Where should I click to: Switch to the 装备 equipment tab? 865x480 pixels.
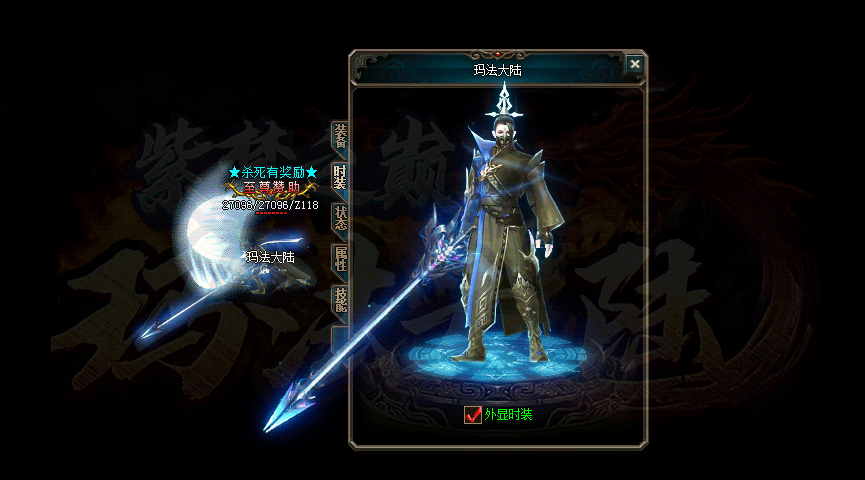340,137
